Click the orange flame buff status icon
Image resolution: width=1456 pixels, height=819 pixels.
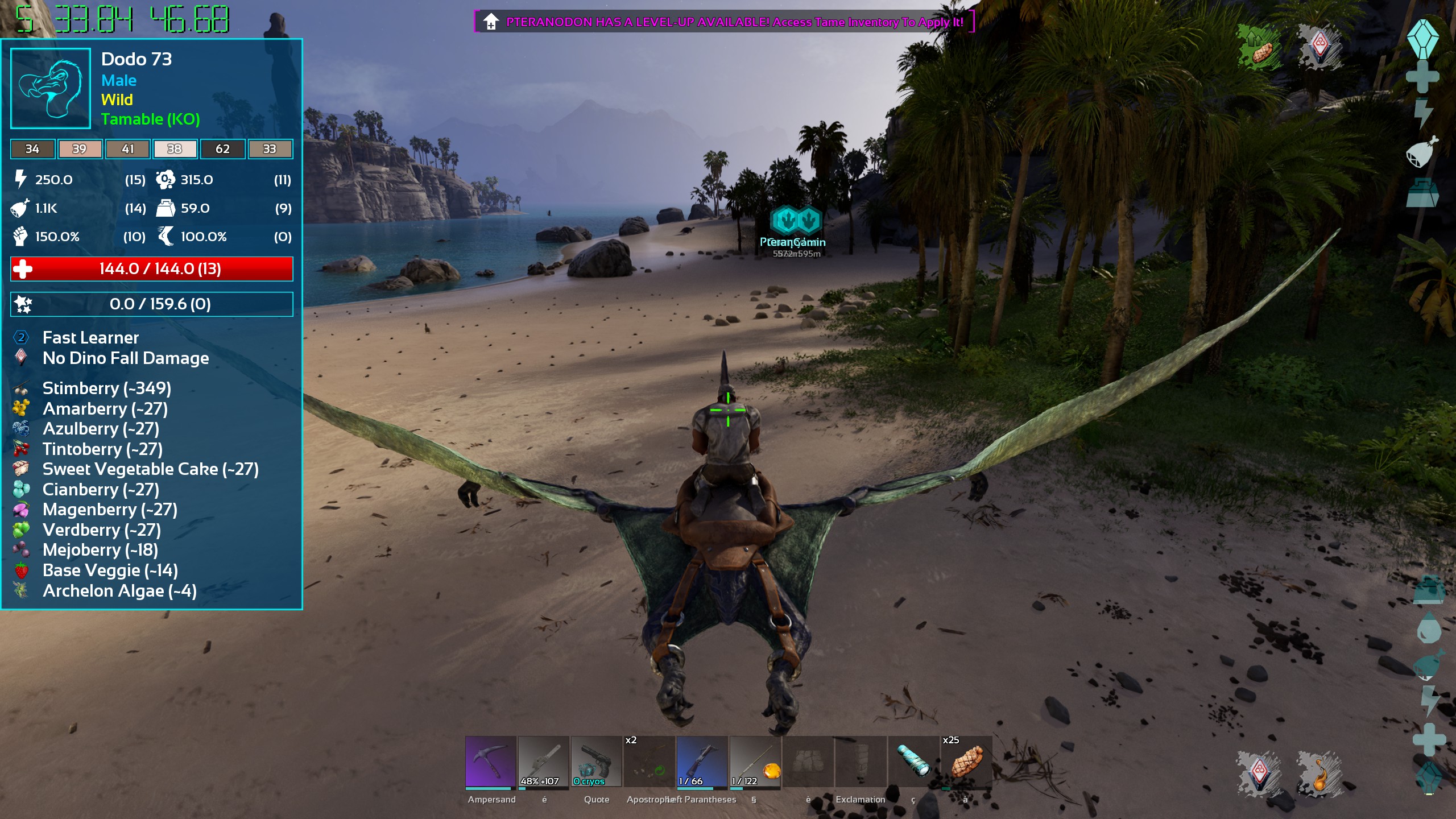1321,773
